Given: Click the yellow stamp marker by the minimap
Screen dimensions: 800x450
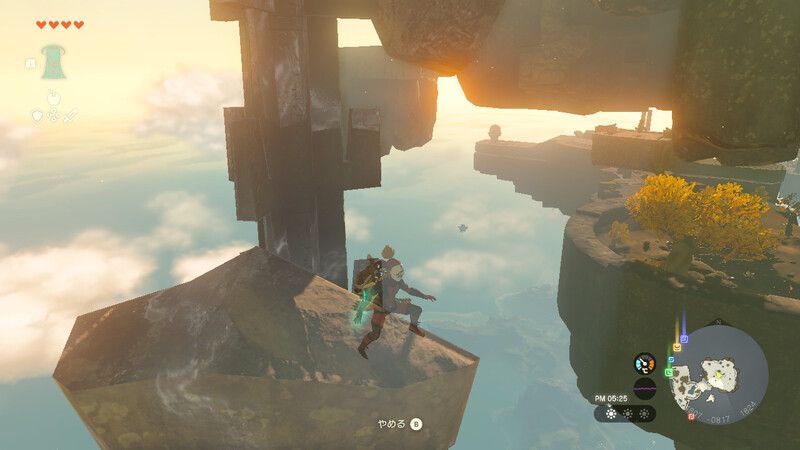Looking at the screenshot, I should coord(675,348).
